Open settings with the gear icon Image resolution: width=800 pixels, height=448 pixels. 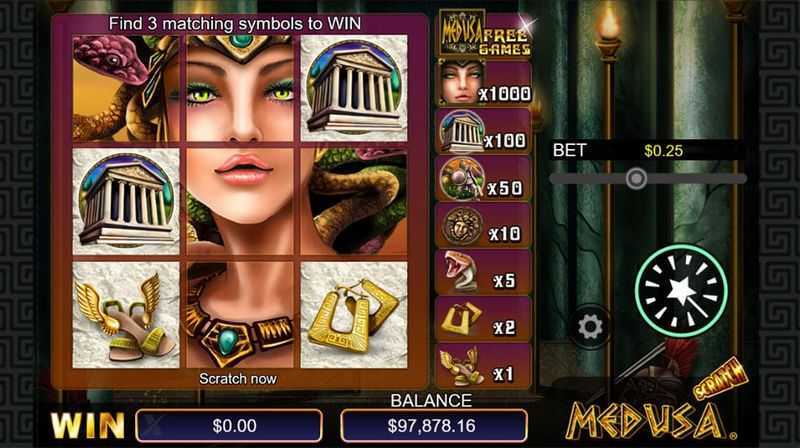pyautogui.click(x=590, y=327)
